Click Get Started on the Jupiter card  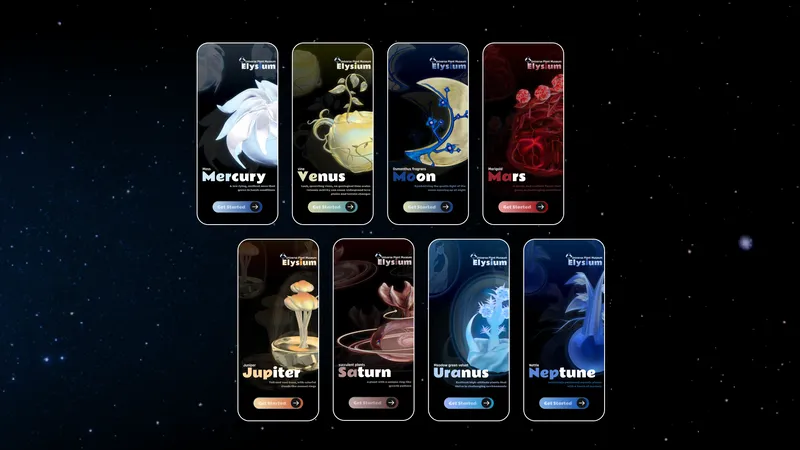[x=277, y=403]
